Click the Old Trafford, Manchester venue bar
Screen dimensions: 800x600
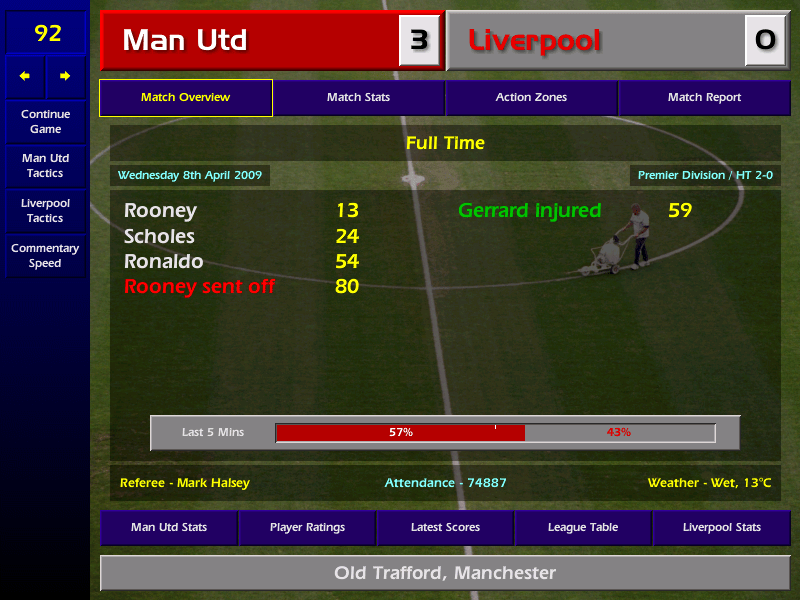(x=445, y=573)
